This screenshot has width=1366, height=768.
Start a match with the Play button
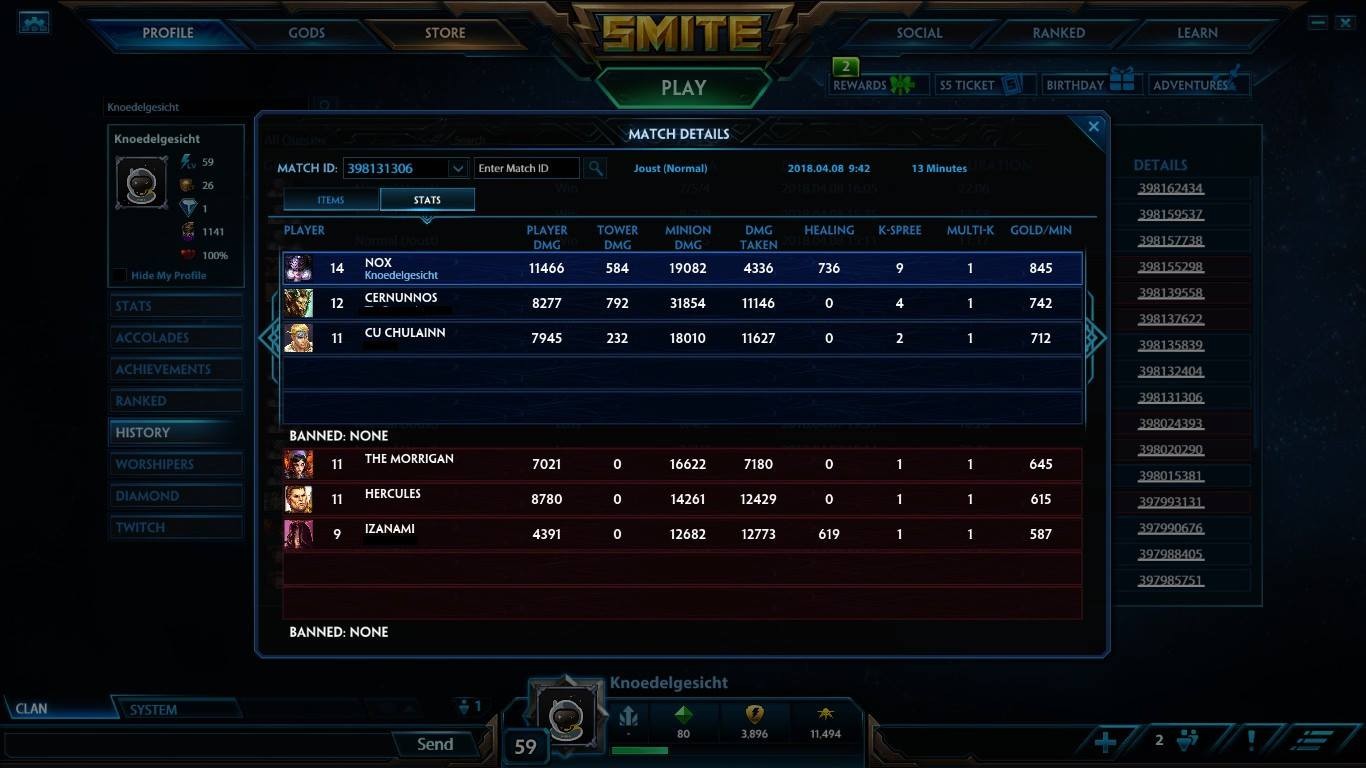click(x=683, y=88)
